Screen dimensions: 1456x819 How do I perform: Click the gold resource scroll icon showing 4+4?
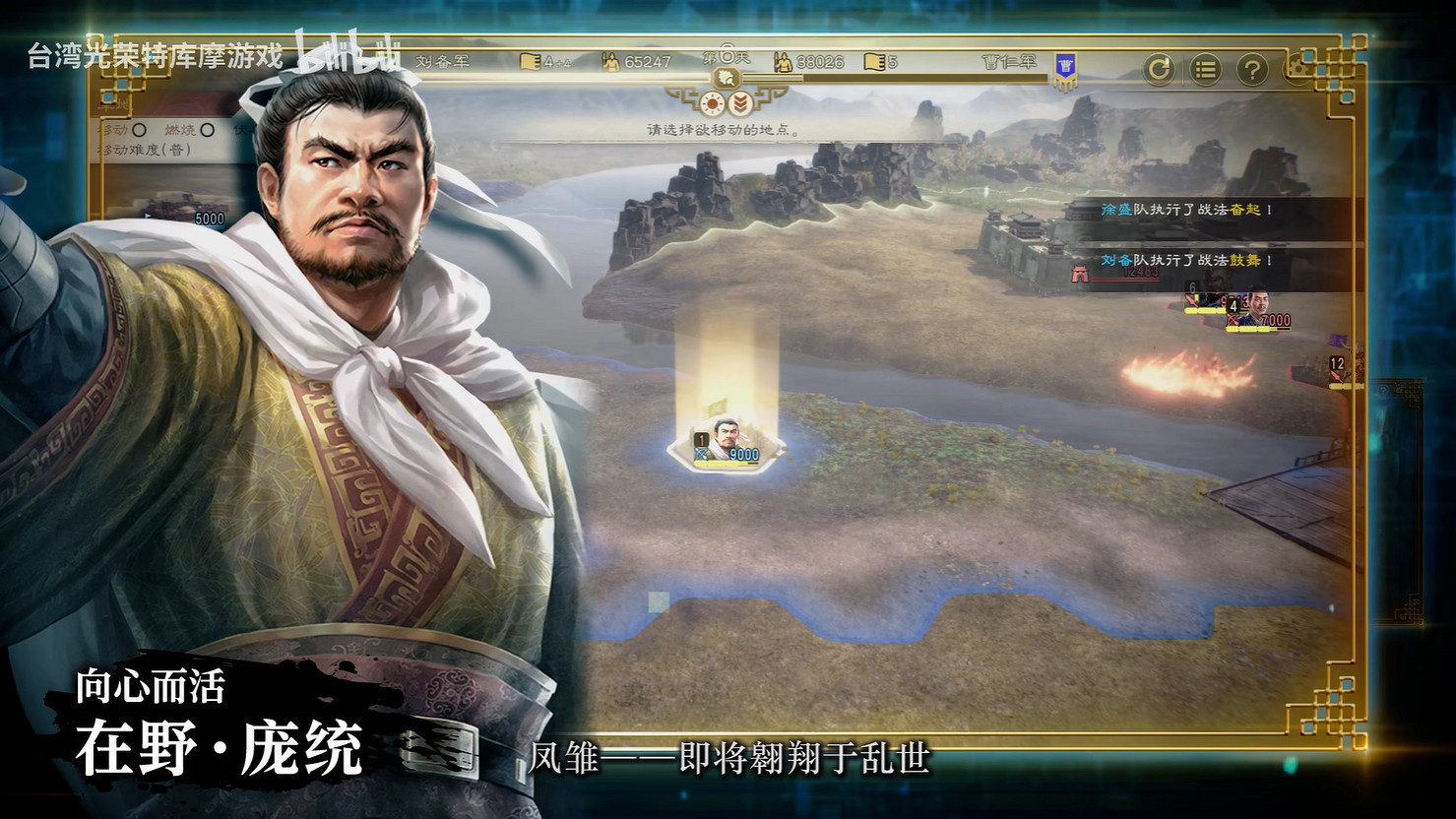pyautogui.click(x=530, y=63)
